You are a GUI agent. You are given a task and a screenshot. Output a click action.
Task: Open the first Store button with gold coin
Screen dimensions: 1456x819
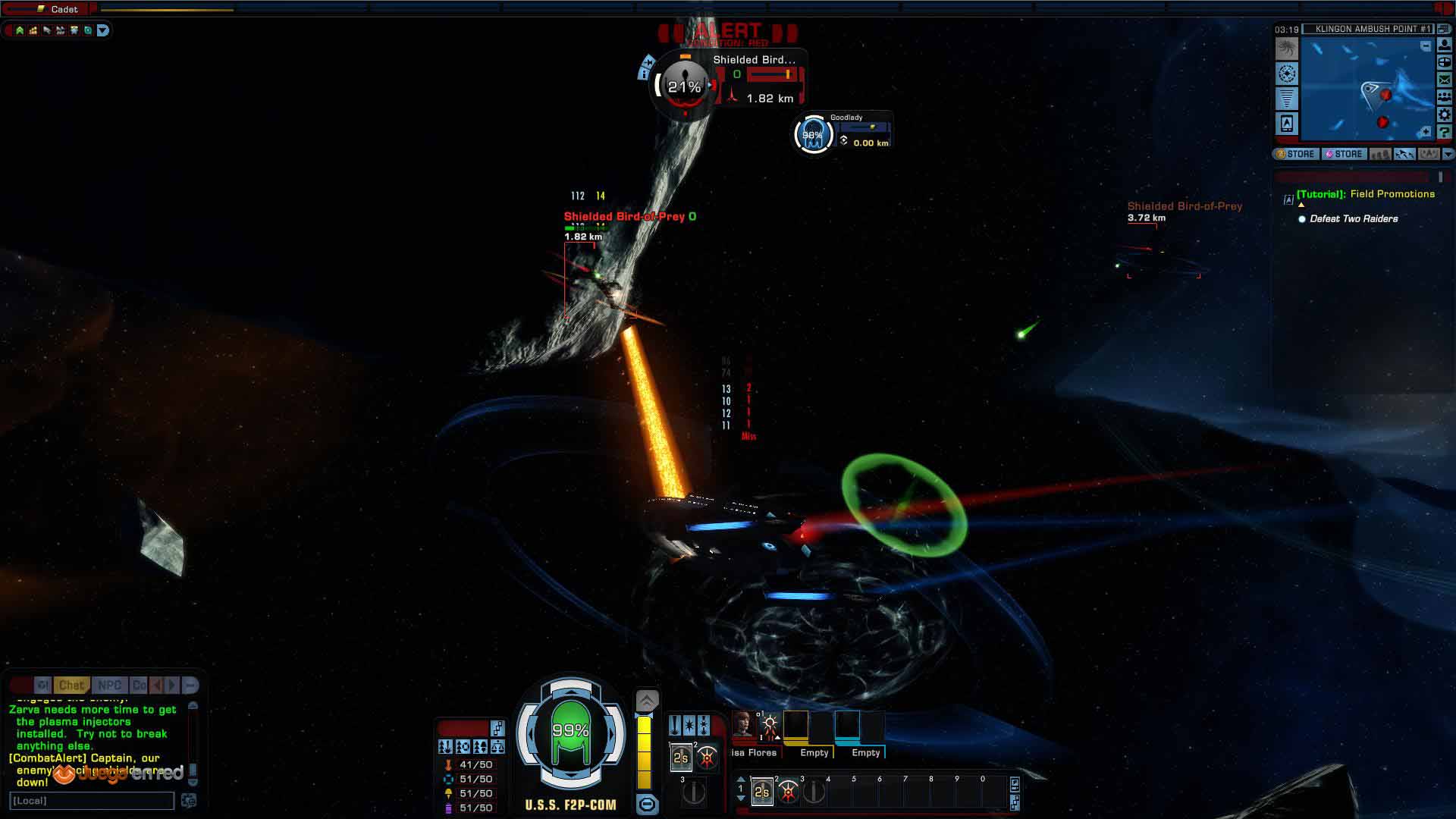(1295, 154)
